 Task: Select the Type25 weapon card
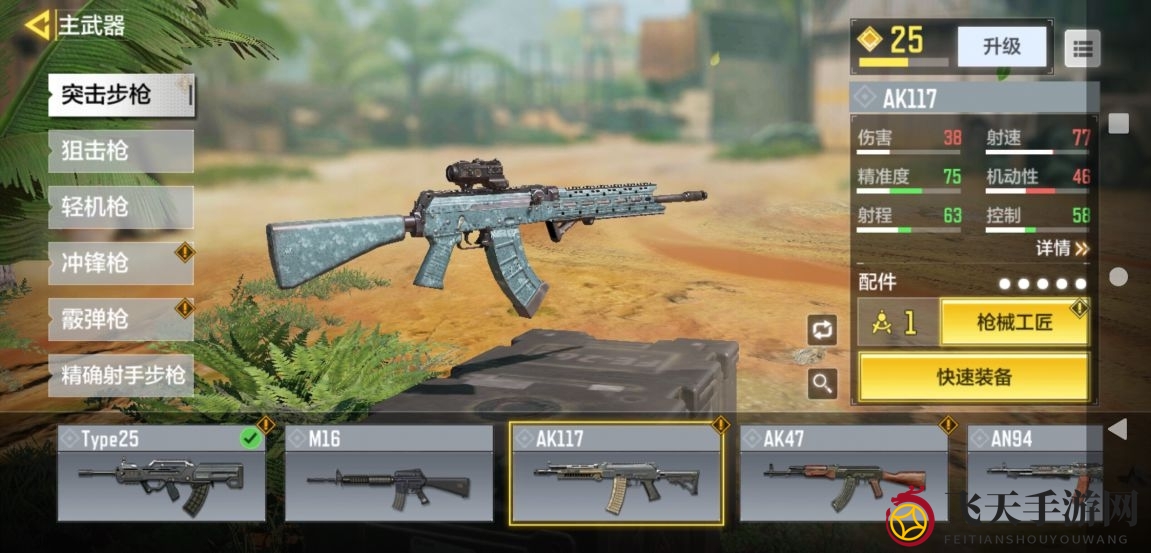coord(161,474)
